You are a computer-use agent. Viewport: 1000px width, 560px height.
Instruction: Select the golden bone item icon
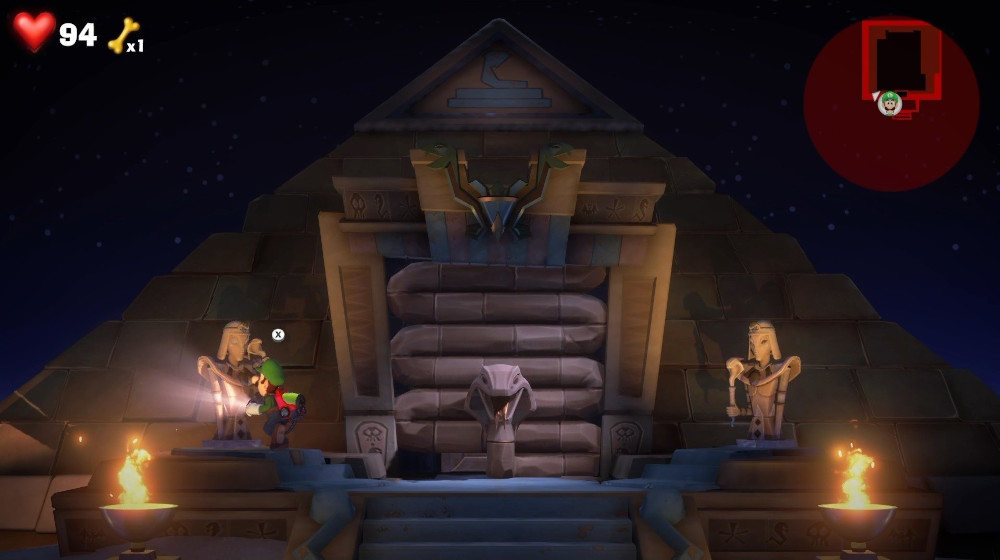click(122, 35)
